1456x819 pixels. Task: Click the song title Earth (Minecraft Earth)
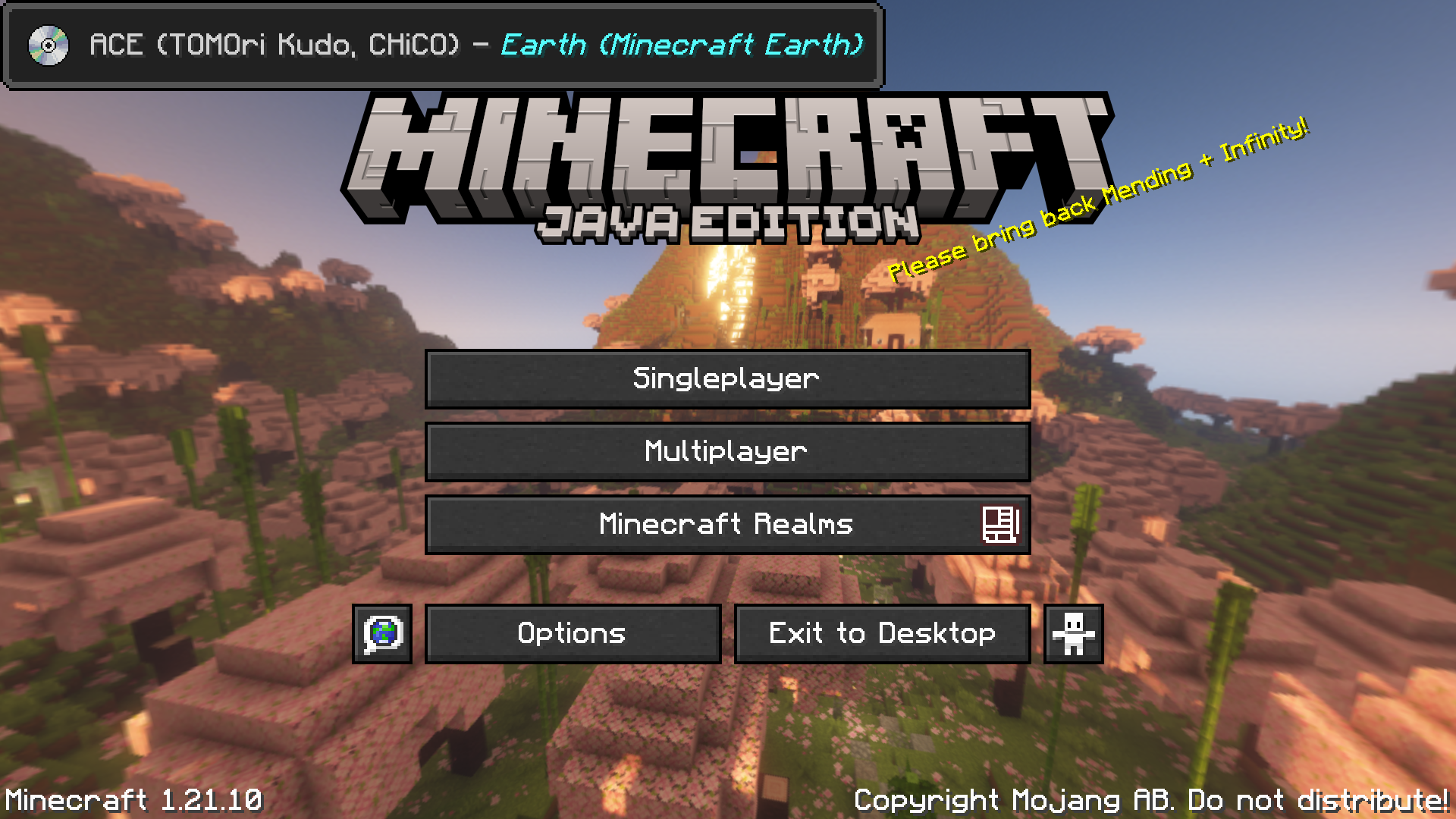[x=682, y=45]
